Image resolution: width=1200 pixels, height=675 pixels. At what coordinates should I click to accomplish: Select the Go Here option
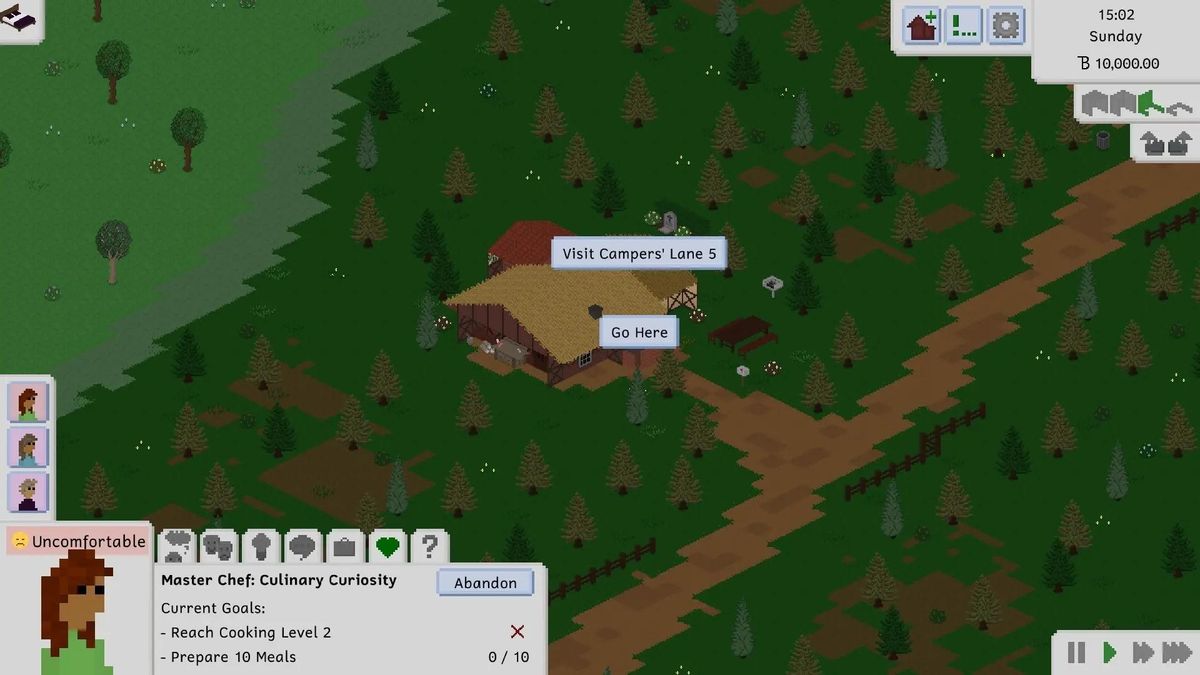tap(639, 332)
